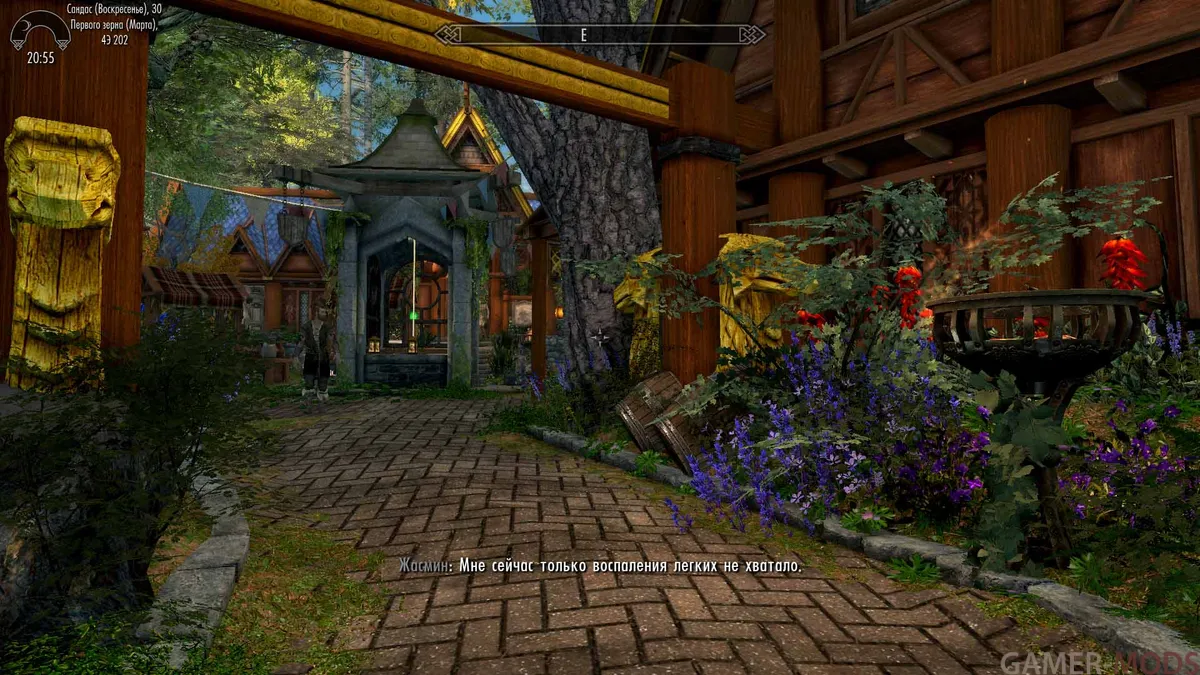
Task: Select the moon-phase clock widget
Action: (39, 32)
